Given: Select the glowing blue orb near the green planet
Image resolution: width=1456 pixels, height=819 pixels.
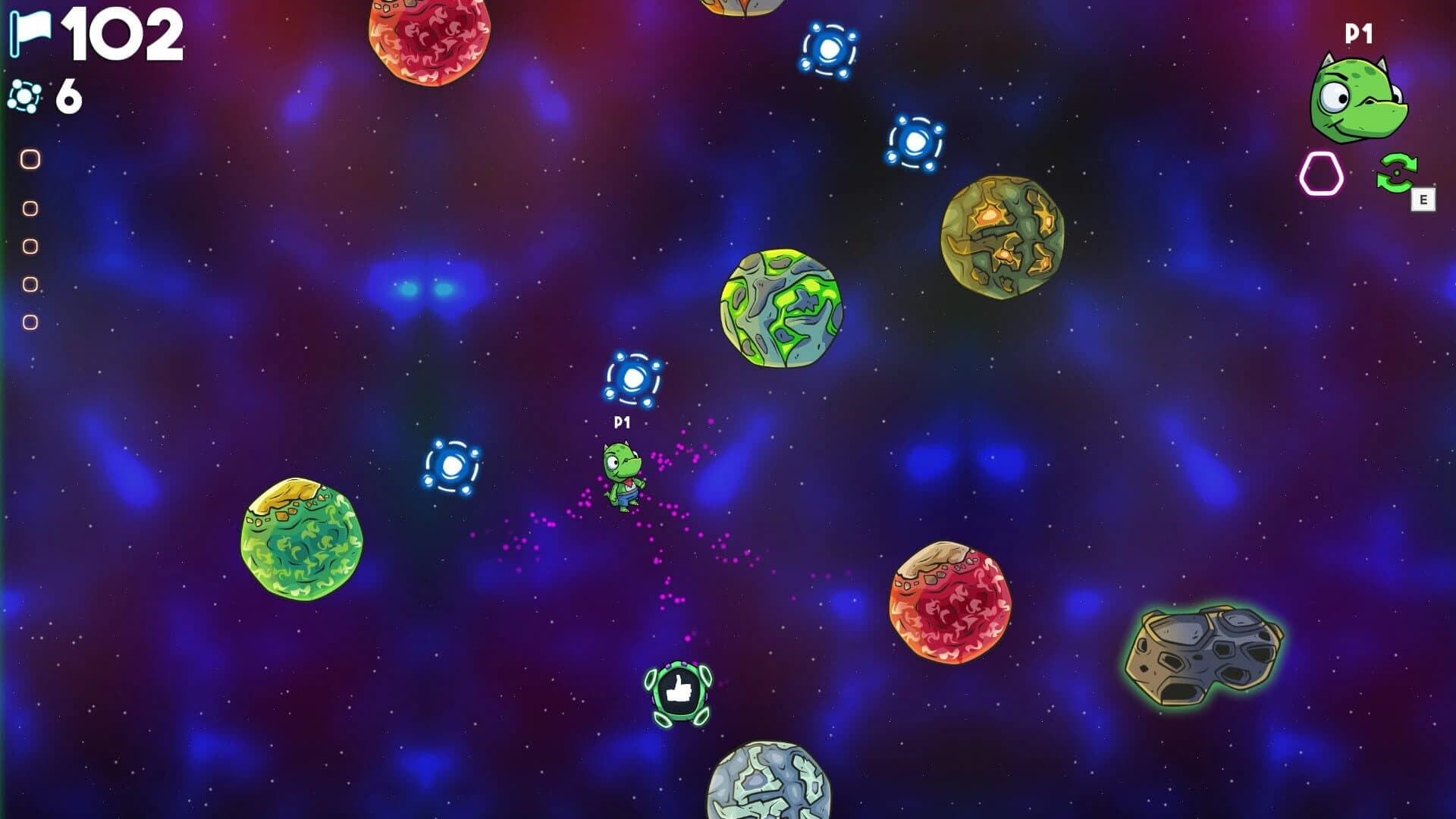Looking at the screenshot, I should tap(453, 464).
